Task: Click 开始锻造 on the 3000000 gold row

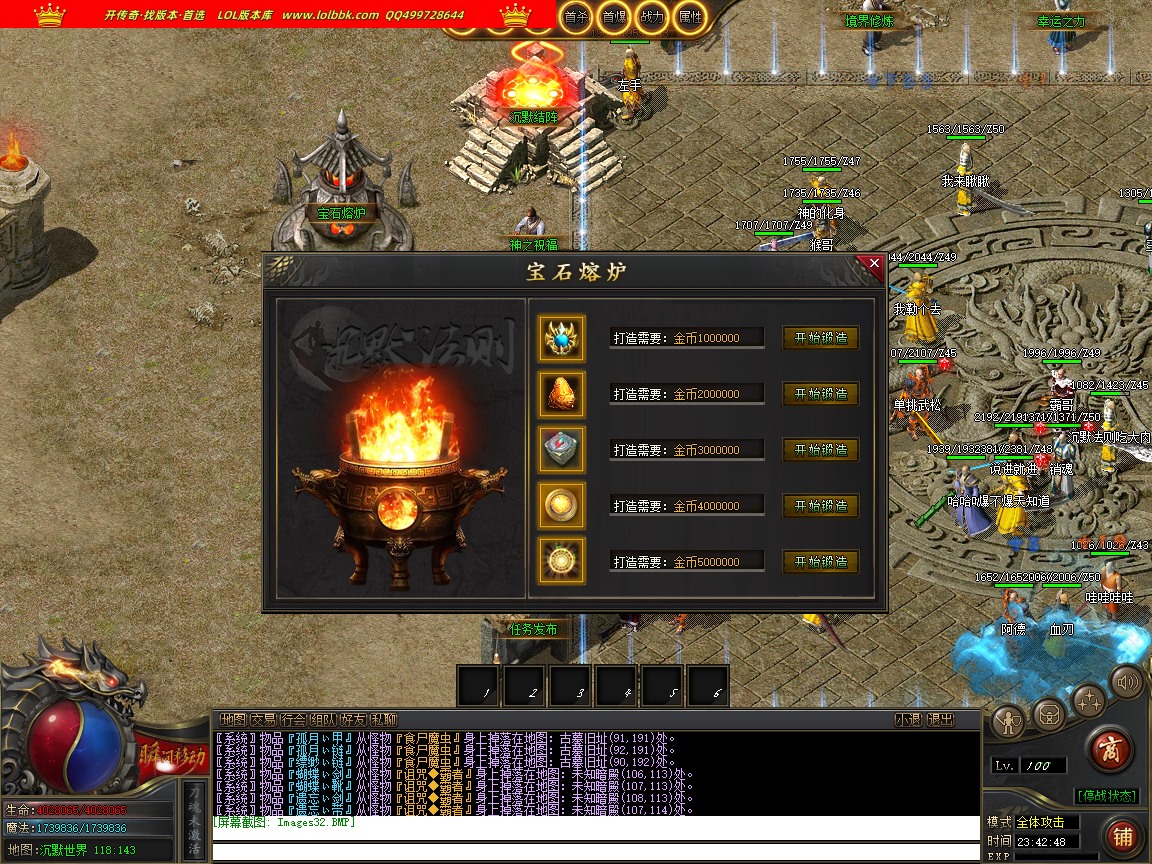Action: [820, 450]
